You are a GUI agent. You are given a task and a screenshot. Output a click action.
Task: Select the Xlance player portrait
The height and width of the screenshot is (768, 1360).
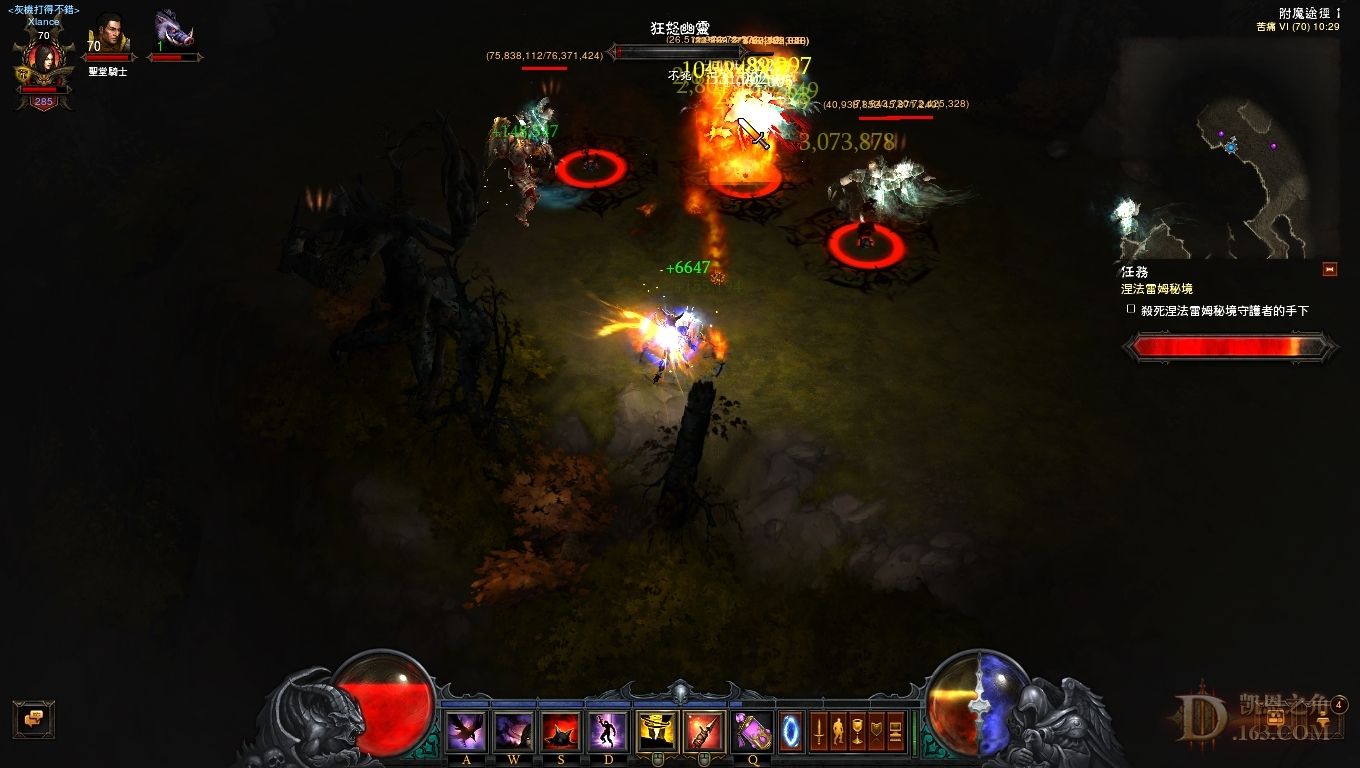point(43,62)
